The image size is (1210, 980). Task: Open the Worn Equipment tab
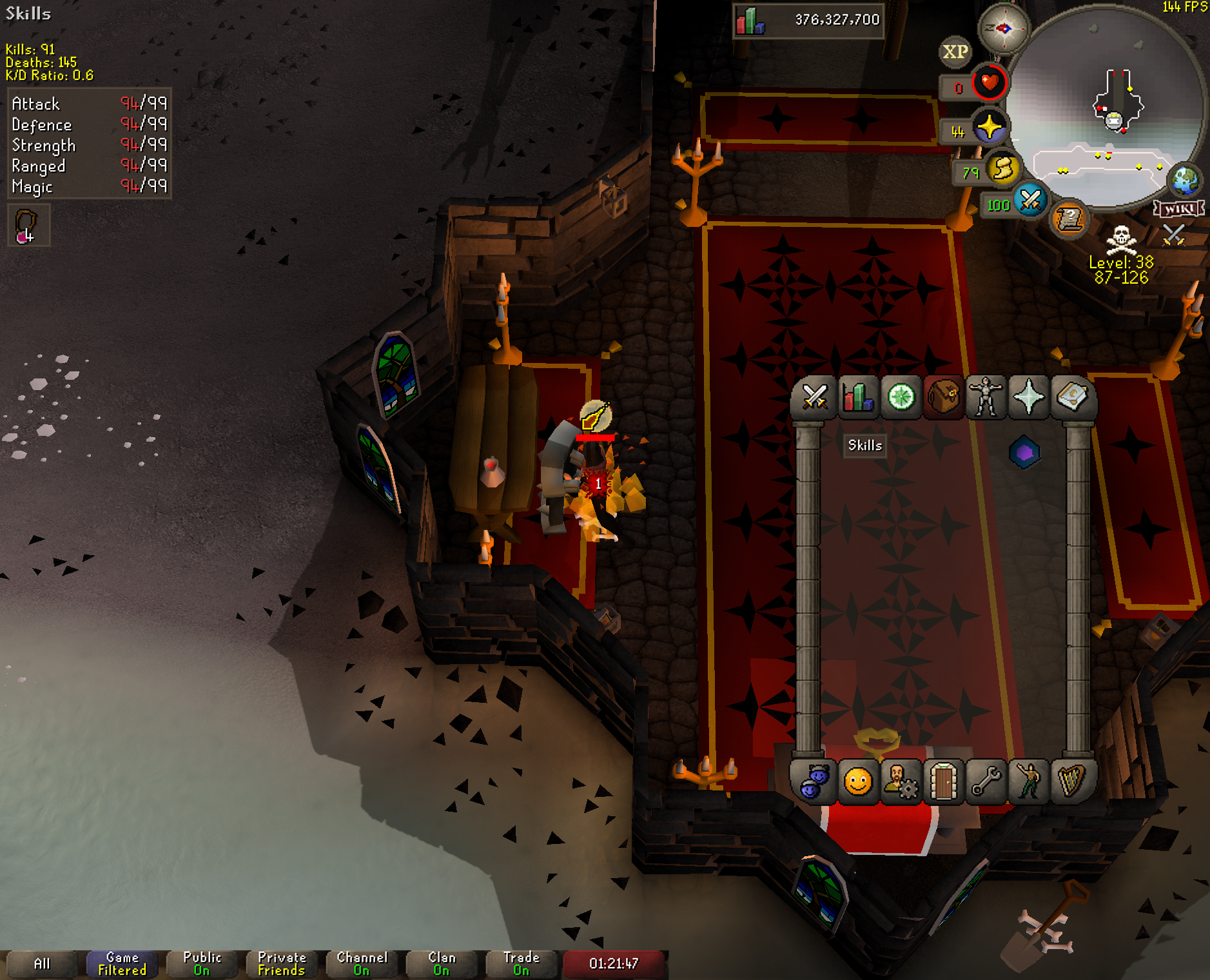(986, 397)
